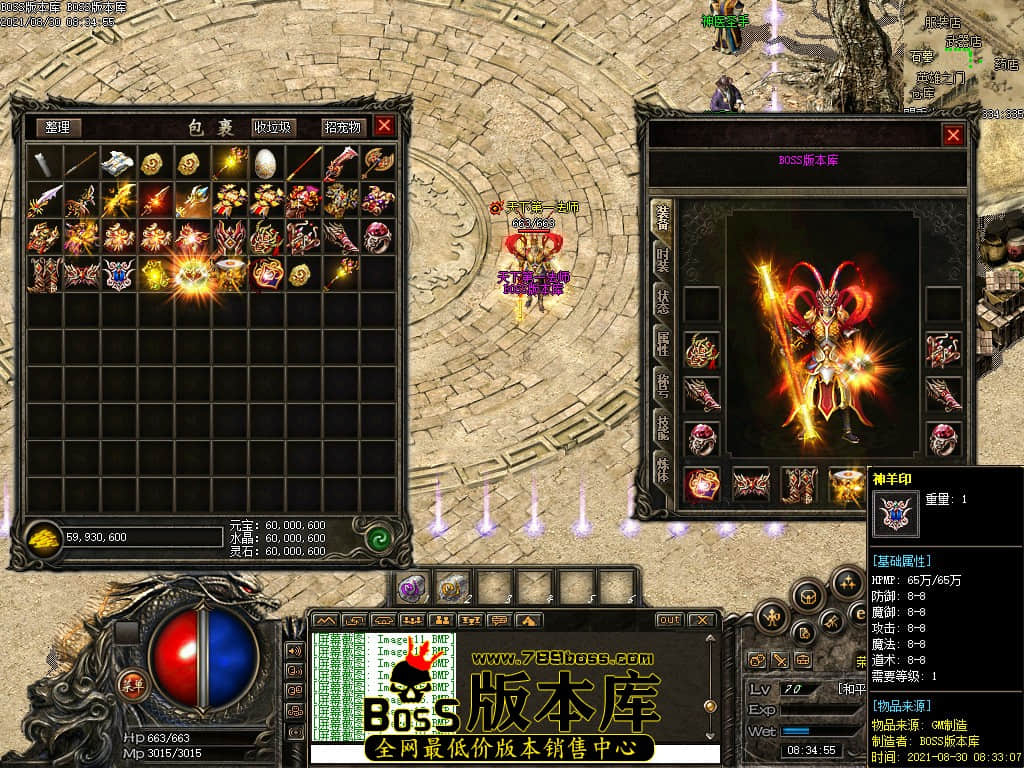Select the white egg in the bag

point(265,162)
